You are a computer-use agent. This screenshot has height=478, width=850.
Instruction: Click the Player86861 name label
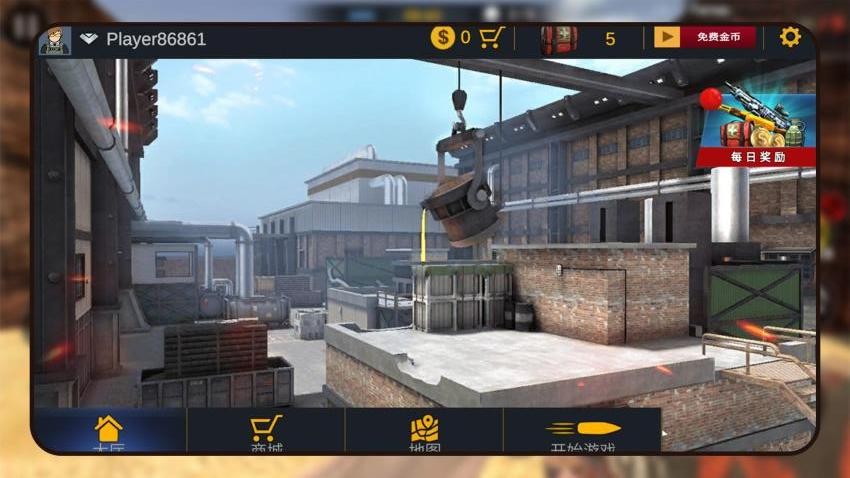(156, 39)
